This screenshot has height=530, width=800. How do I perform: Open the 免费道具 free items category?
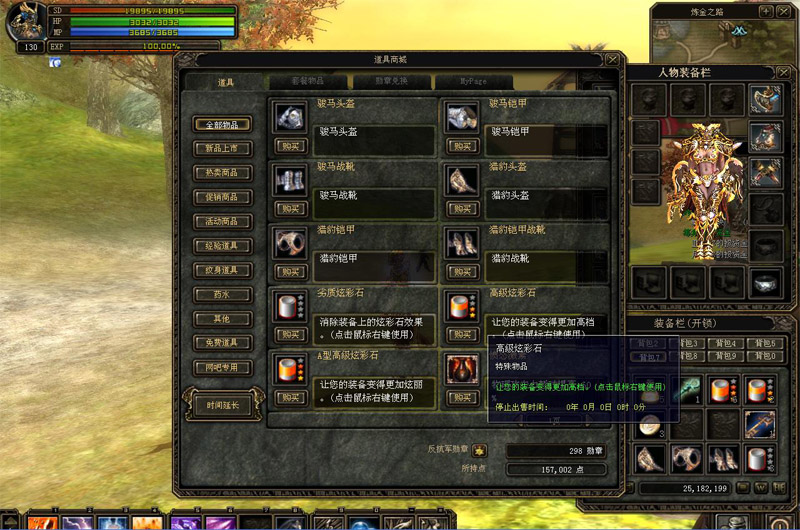point(222,343)
